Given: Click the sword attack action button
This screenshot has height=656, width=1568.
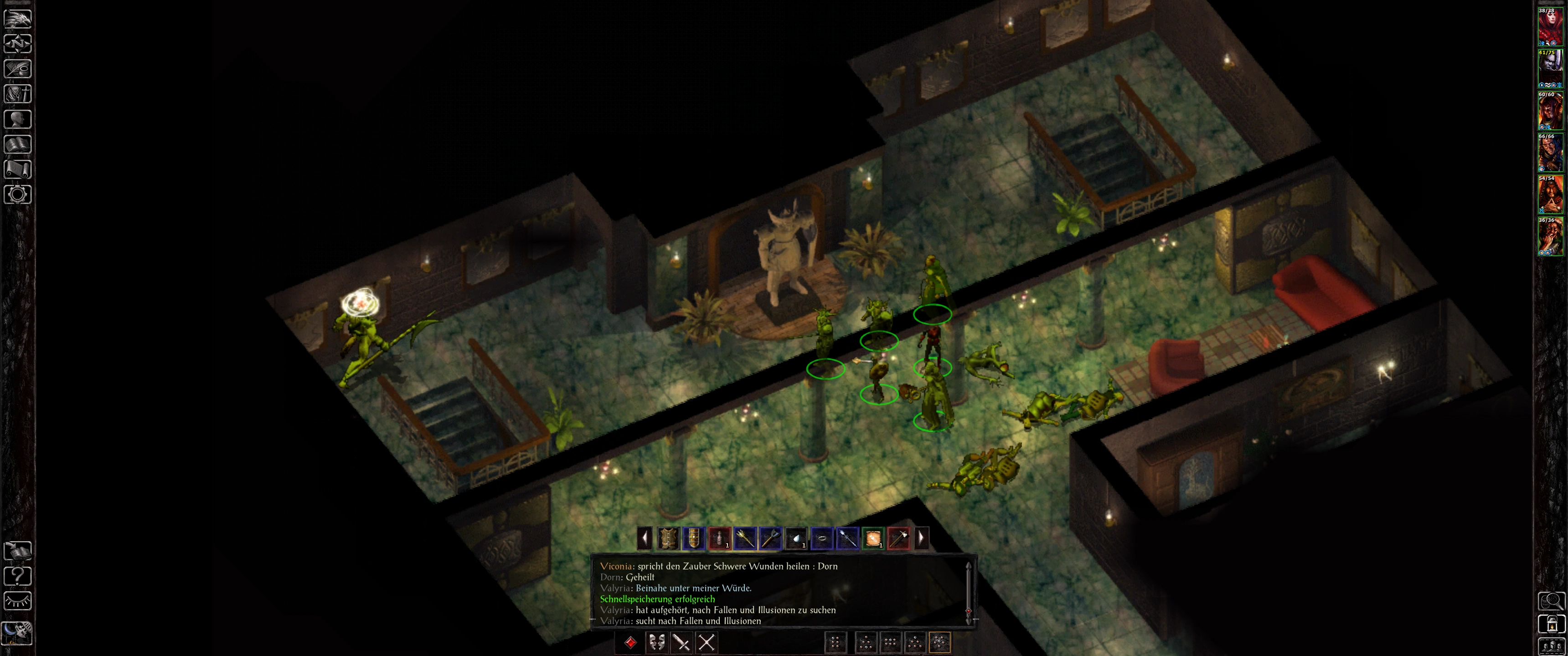Looking at the screenshot, I should [x=681, y=643].
